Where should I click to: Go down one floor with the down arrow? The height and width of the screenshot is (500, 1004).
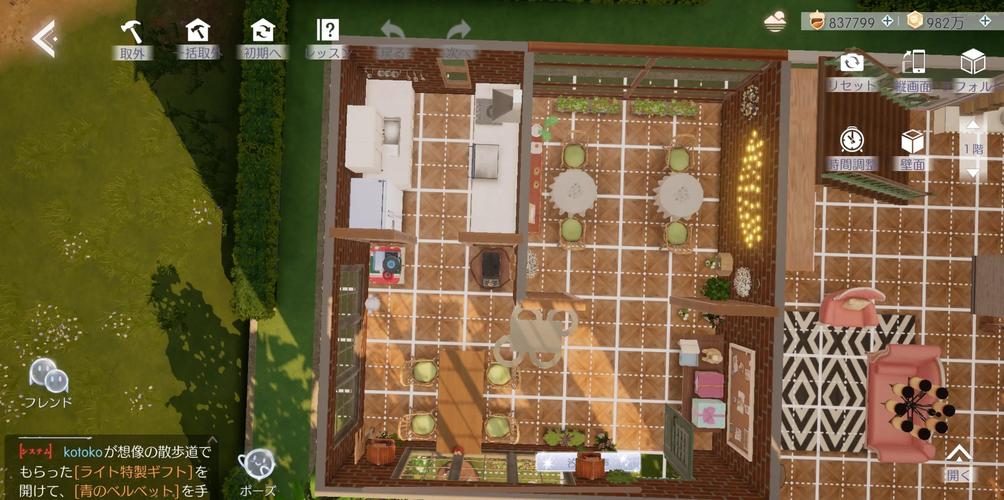coord(973,171)
